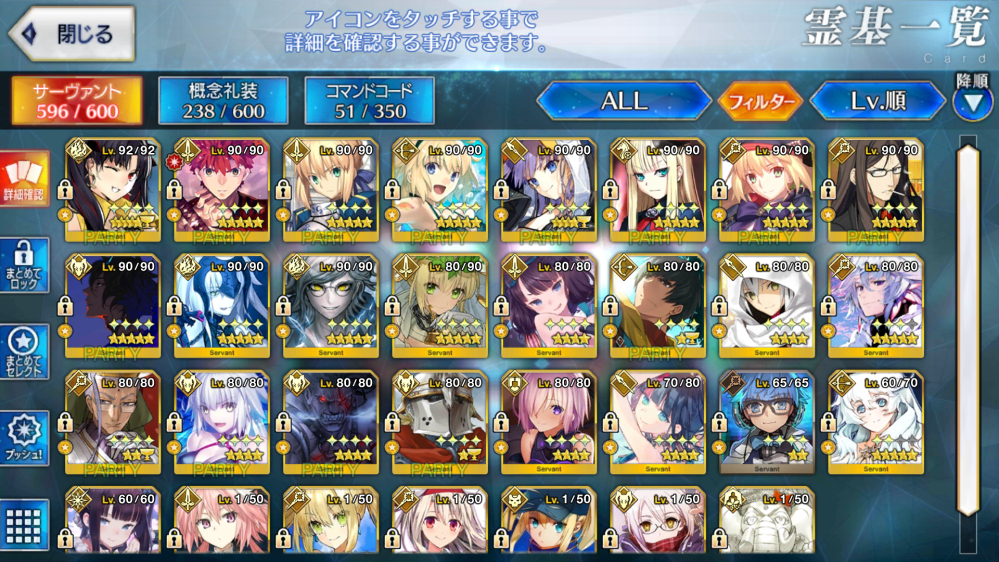Change layout with the grid icon
999x562 pixels.
tap(24, 523)
